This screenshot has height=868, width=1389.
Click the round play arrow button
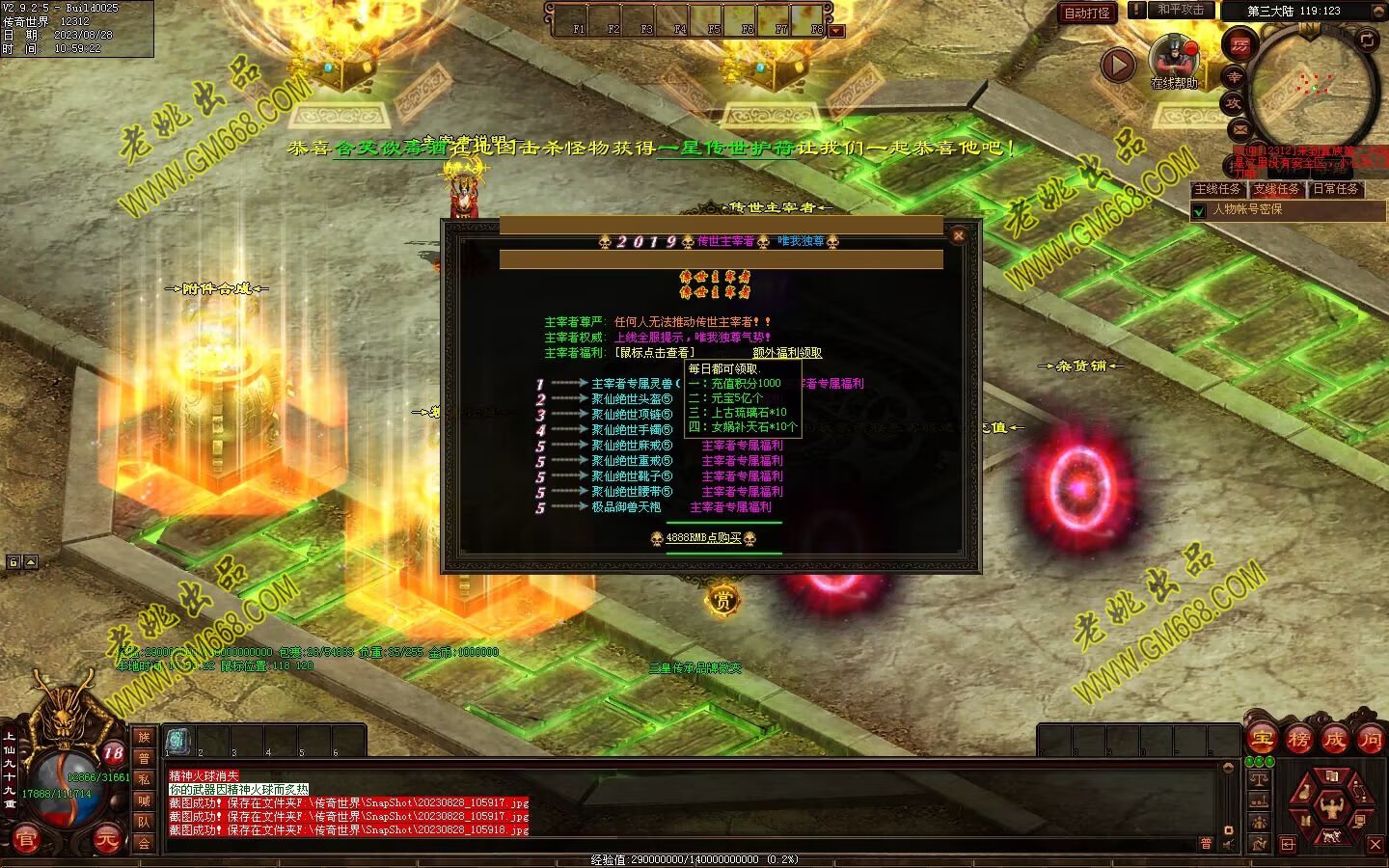[1118, 65]
